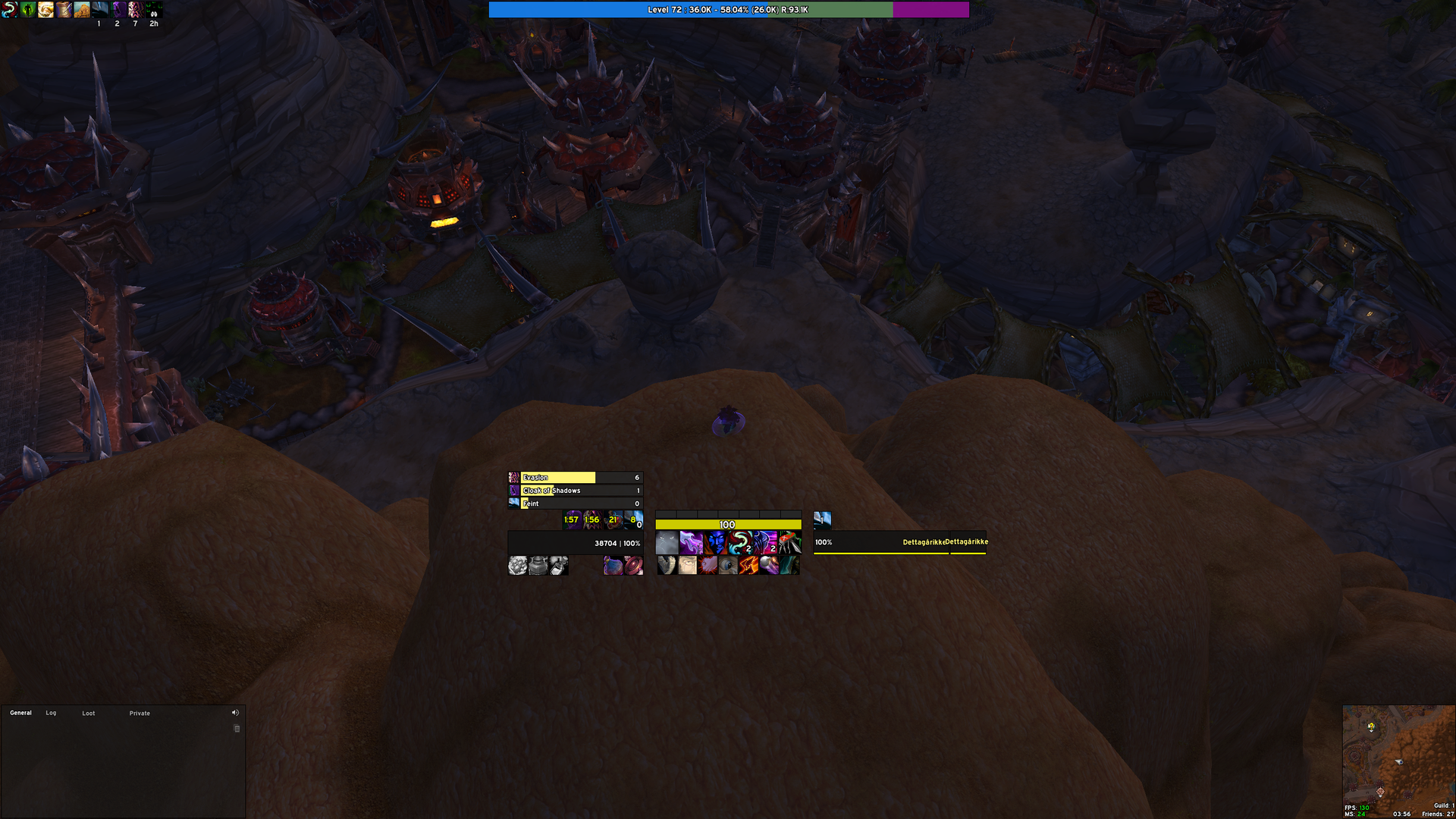Click the Feint cooldown bar
The width and height of the screenshot is (1456, 819).
point(576,504)
